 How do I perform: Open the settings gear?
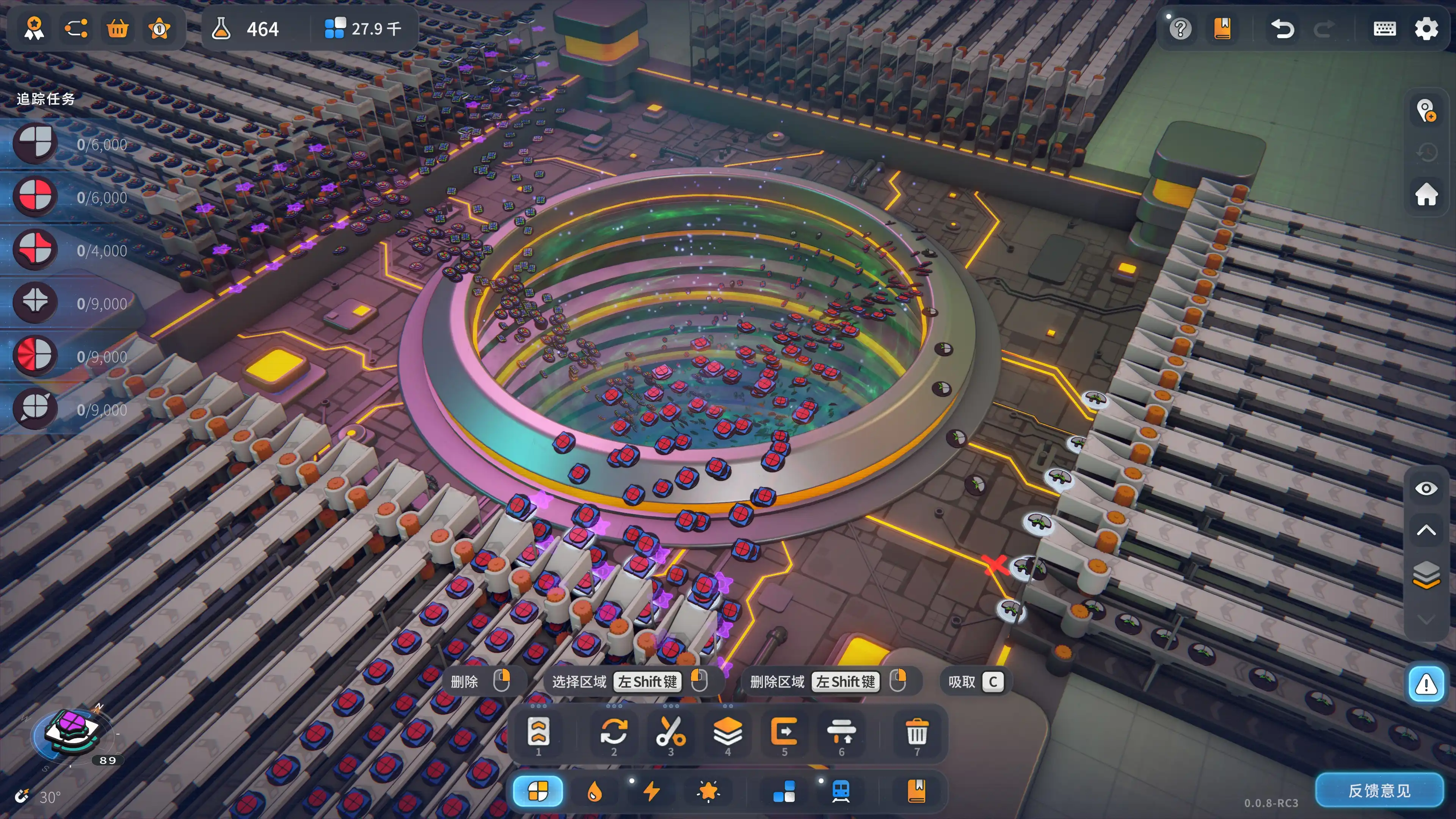tap(1426, 28)
